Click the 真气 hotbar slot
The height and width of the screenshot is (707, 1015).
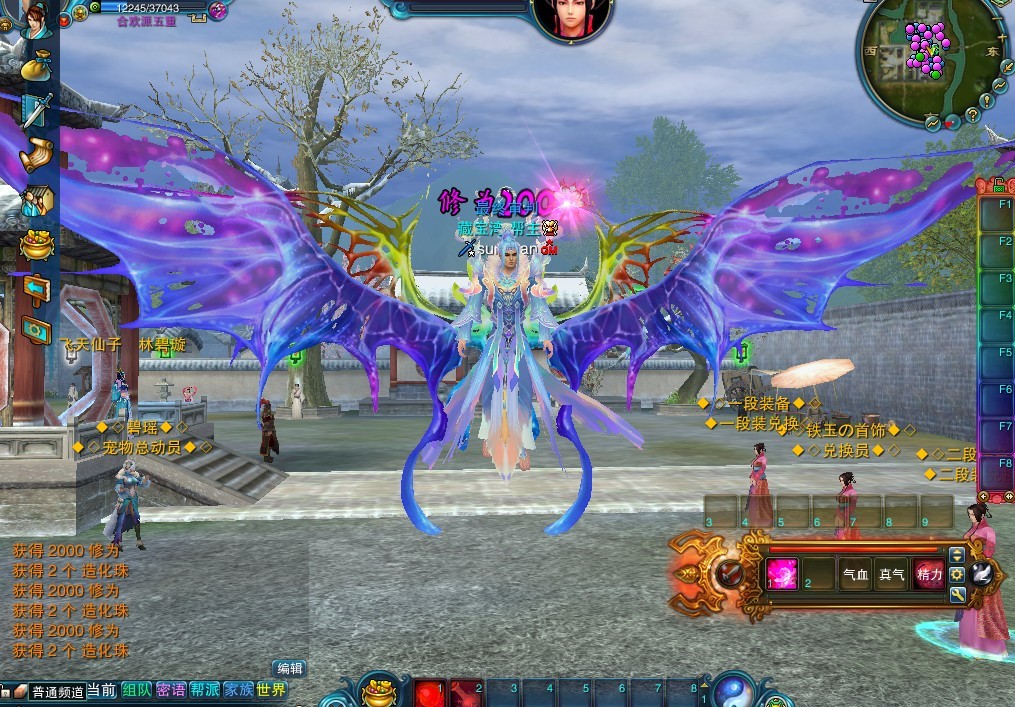pos(891,574)
